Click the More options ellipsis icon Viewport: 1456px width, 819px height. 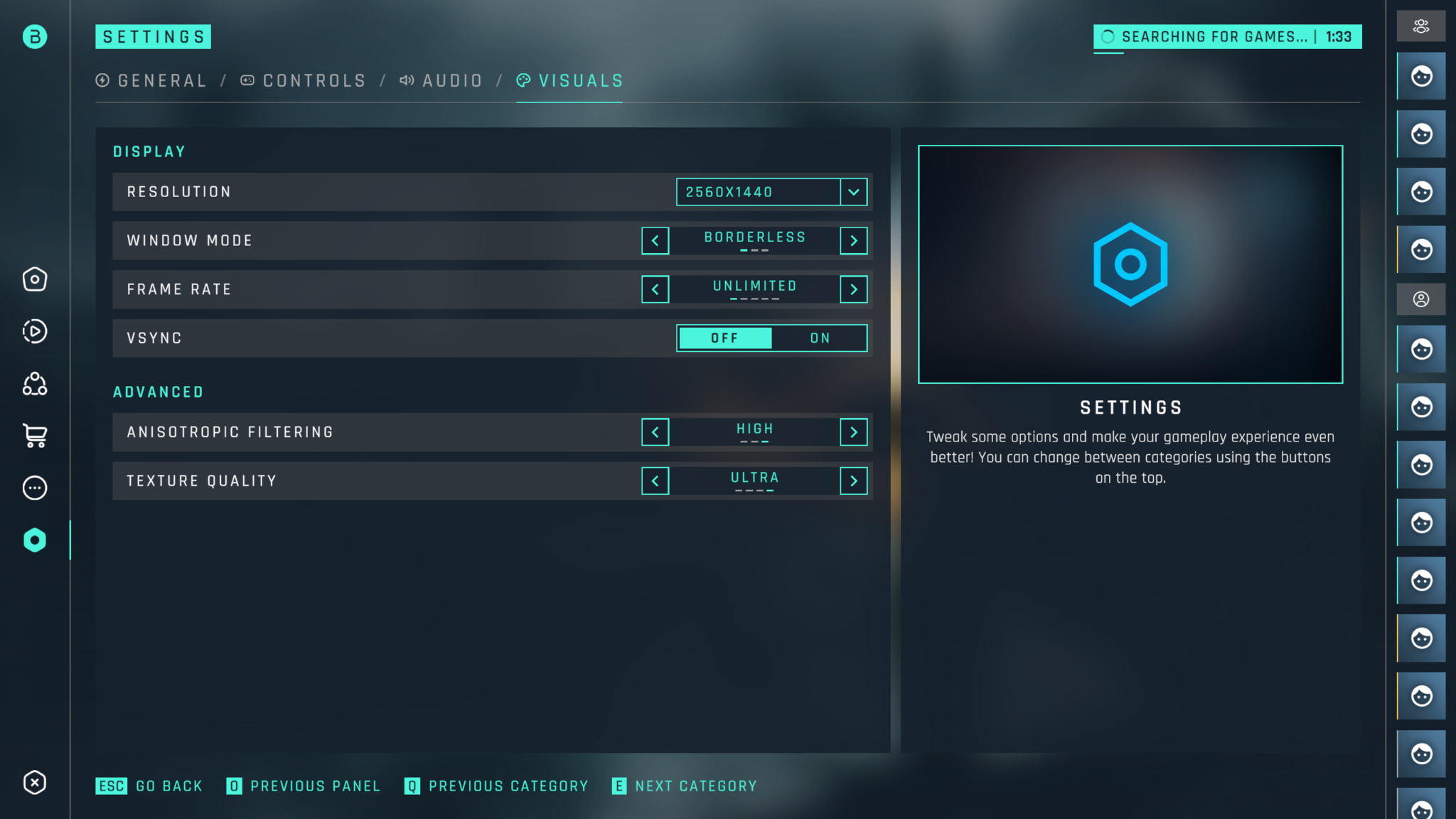34,488
